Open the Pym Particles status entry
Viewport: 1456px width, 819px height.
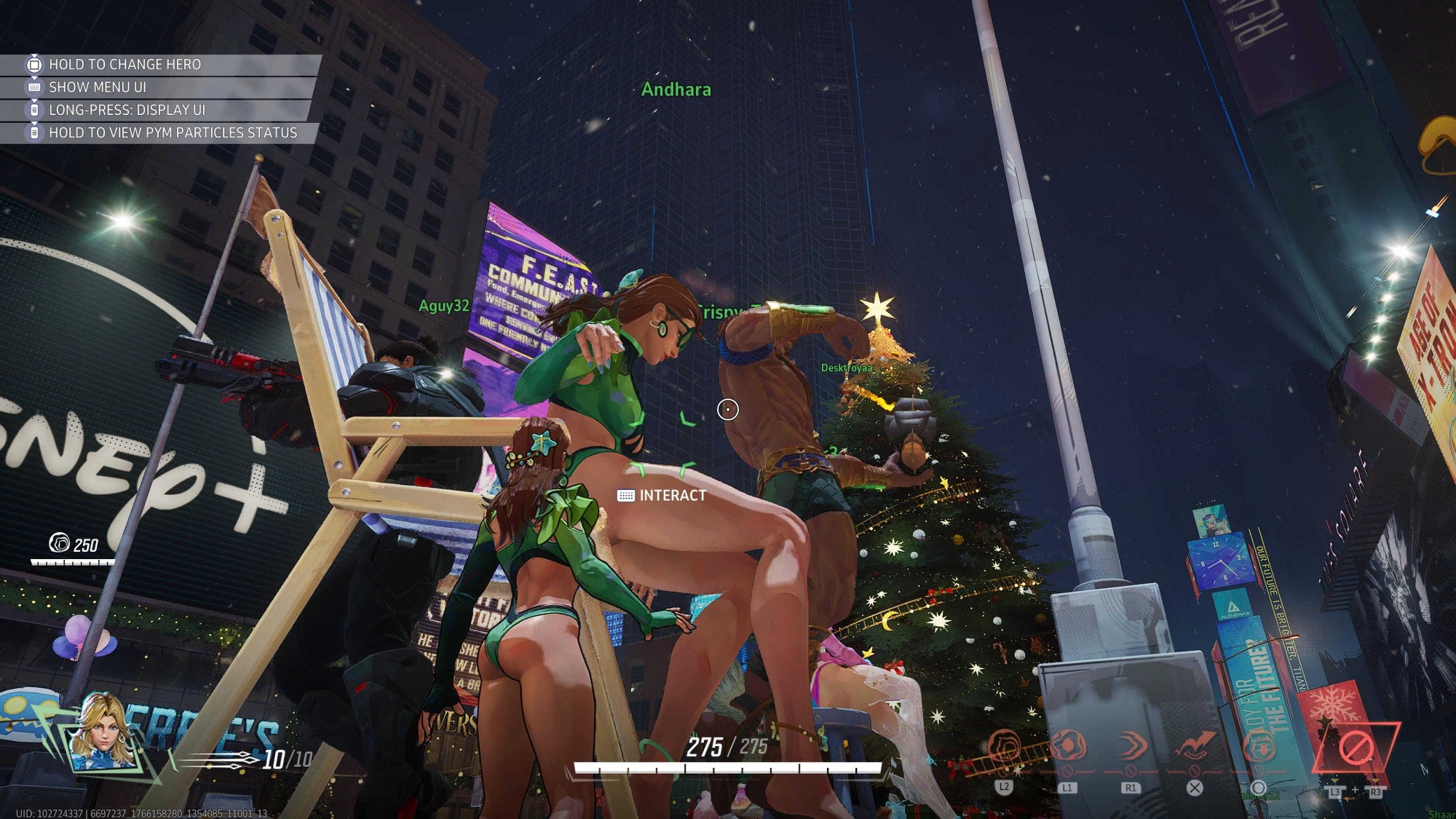pyautogui.click(x=173, y=132)
